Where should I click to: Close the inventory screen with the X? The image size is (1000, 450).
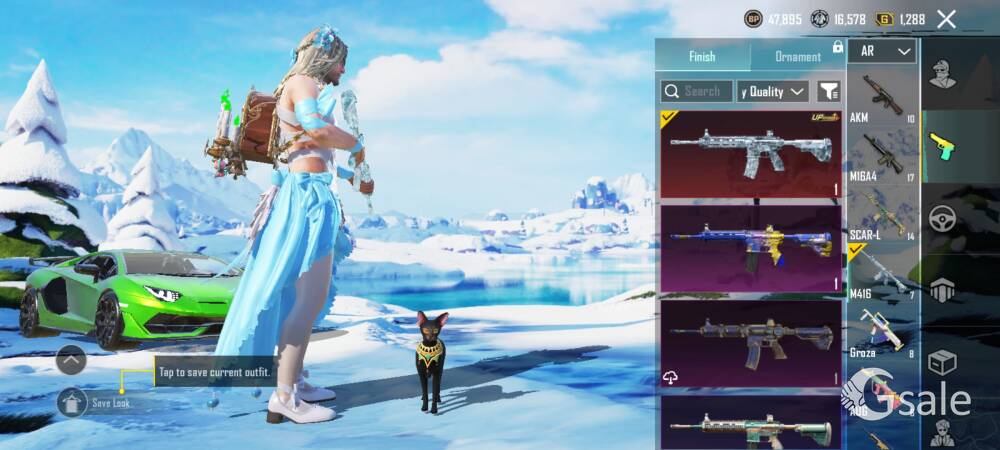(947, 19)
